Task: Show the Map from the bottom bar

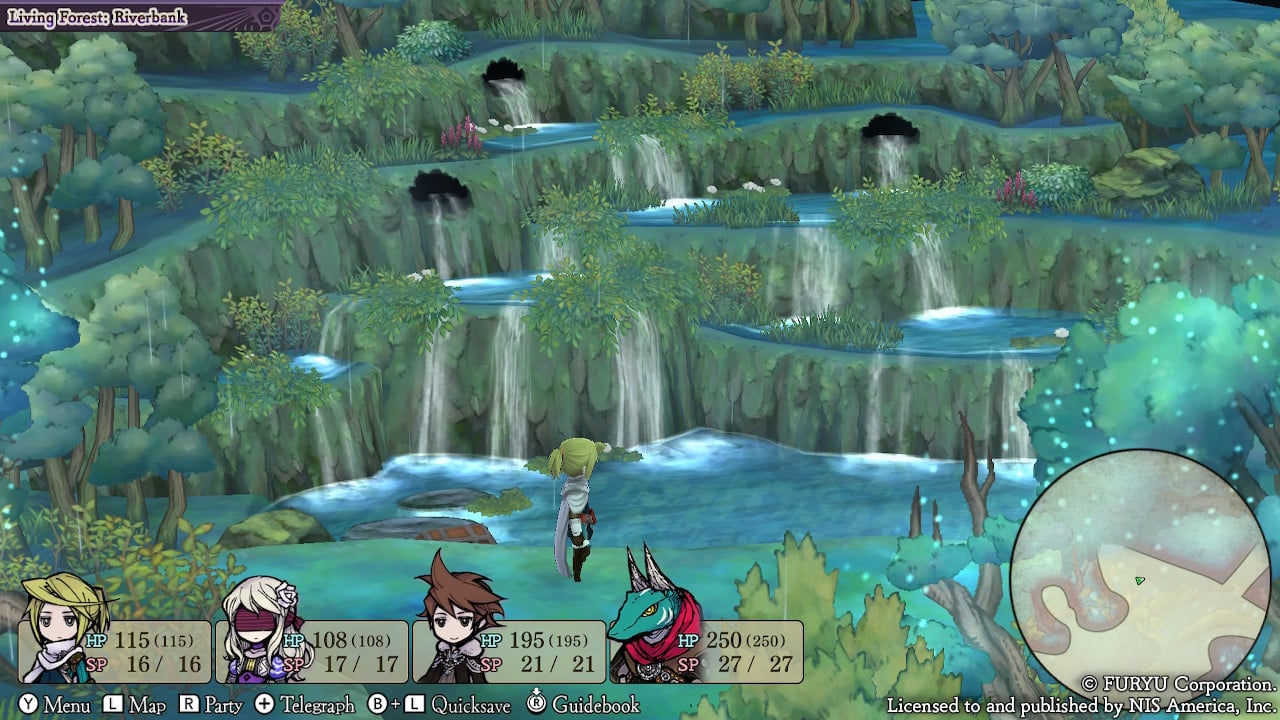Action: pyautogui.click(x=135, y=705)
